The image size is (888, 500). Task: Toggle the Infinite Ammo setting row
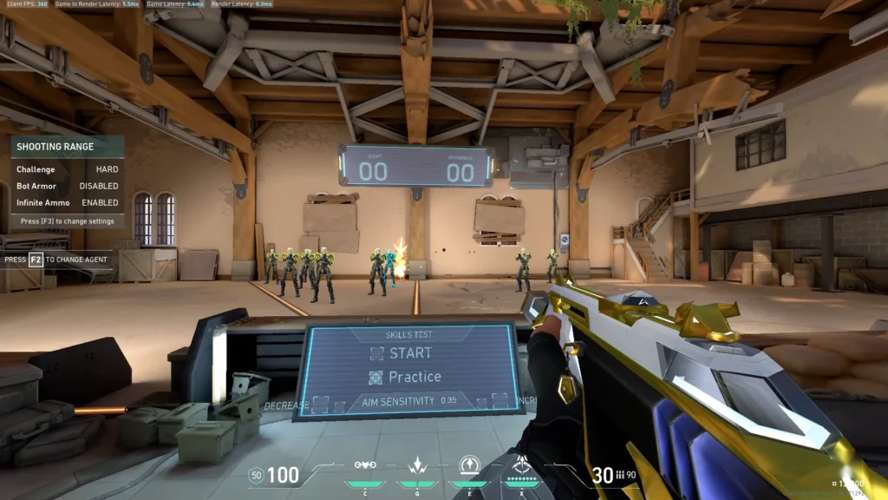click(x=67, y=203)
